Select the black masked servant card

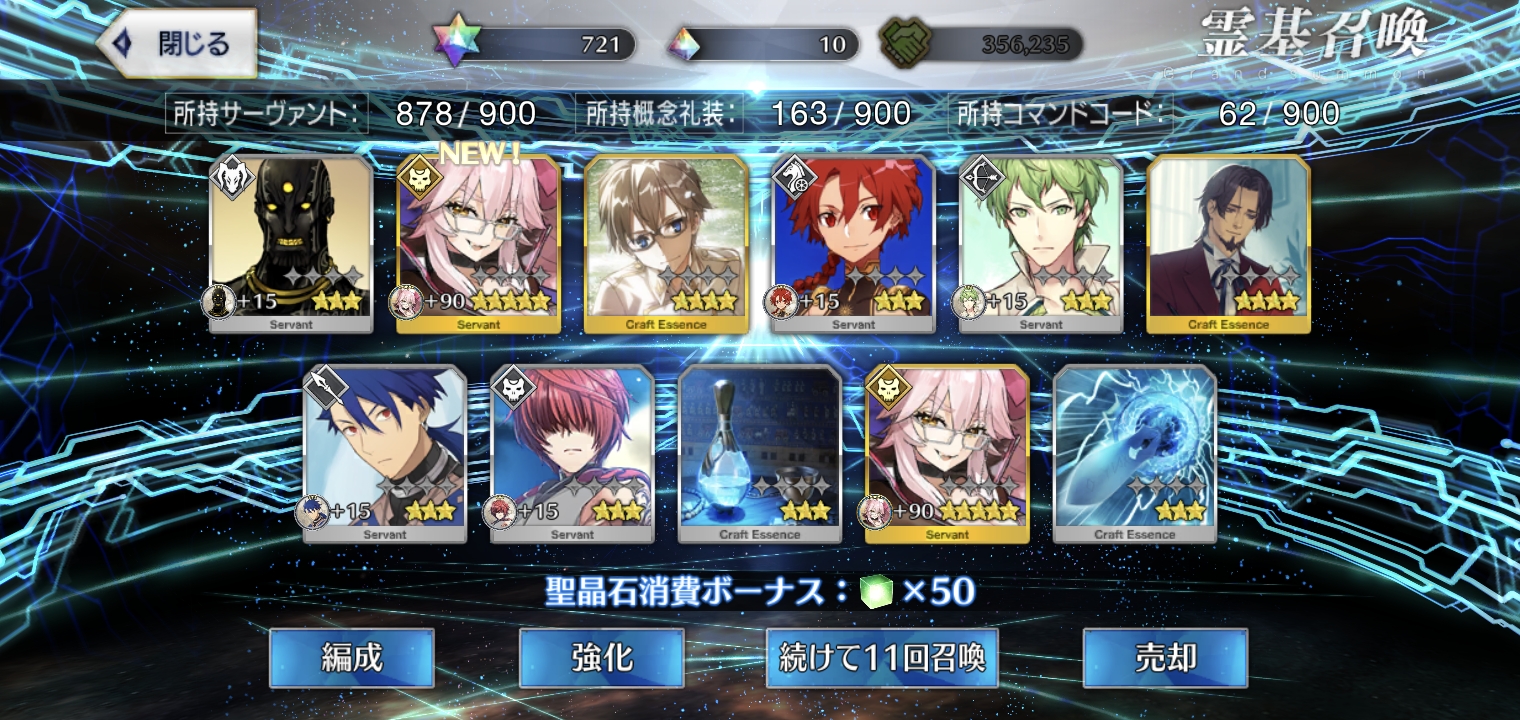(x=291, y=243)
